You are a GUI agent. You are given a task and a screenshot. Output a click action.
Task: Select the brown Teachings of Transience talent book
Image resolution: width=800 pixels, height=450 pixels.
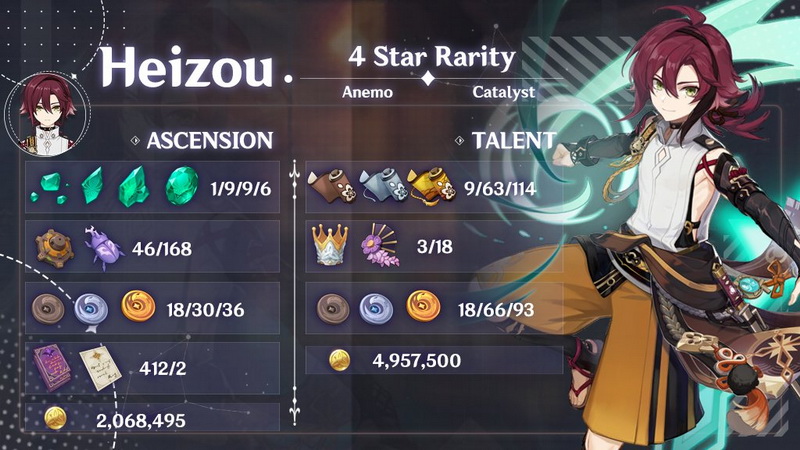pyautogui.click(x=331, y=184)
